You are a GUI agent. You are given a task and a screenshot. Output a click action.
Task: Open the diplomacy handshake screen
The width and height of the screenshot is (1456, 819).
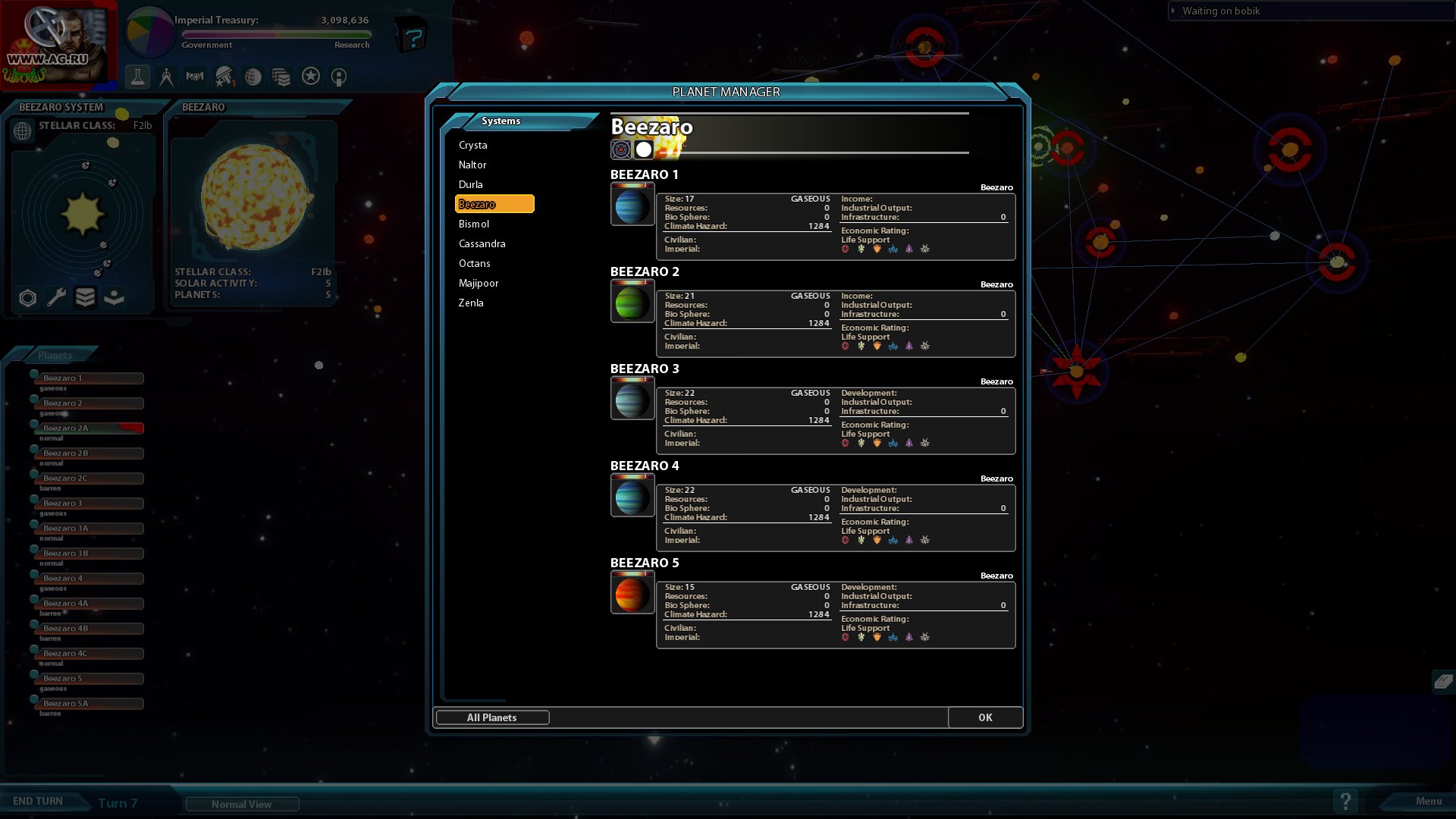tap(195, 77)
